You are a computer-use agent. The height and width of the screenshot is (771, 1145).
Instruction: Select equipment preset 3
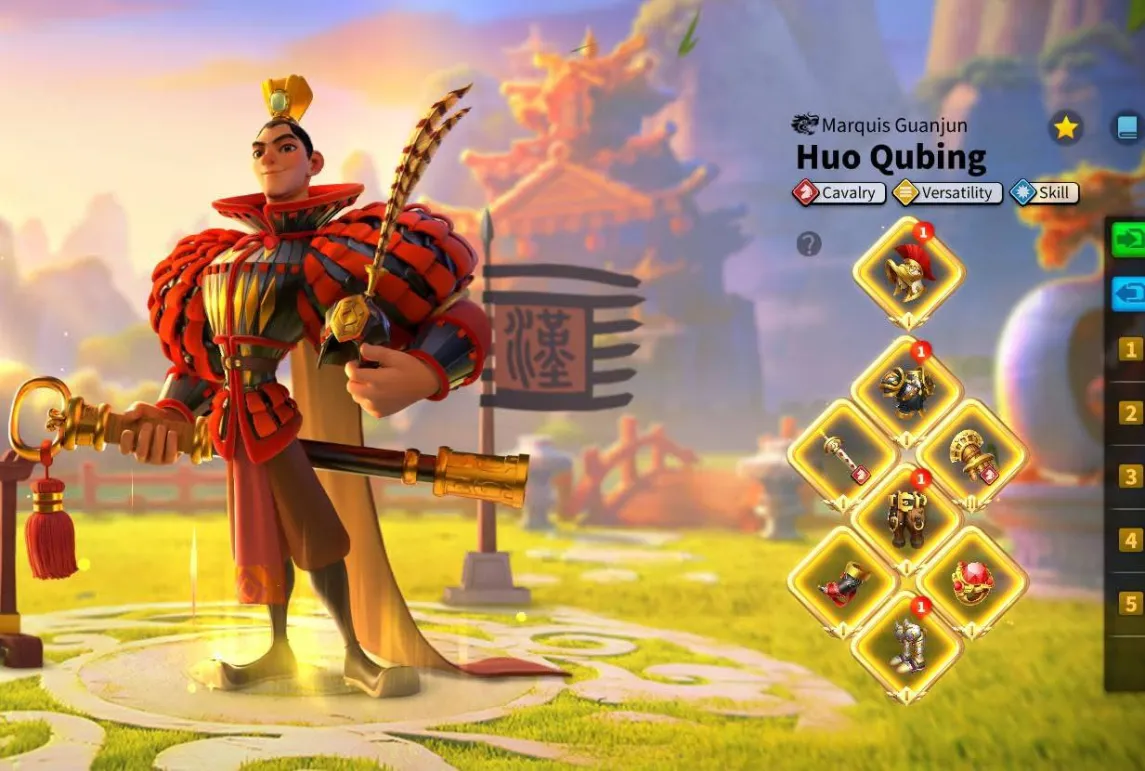1131,476
